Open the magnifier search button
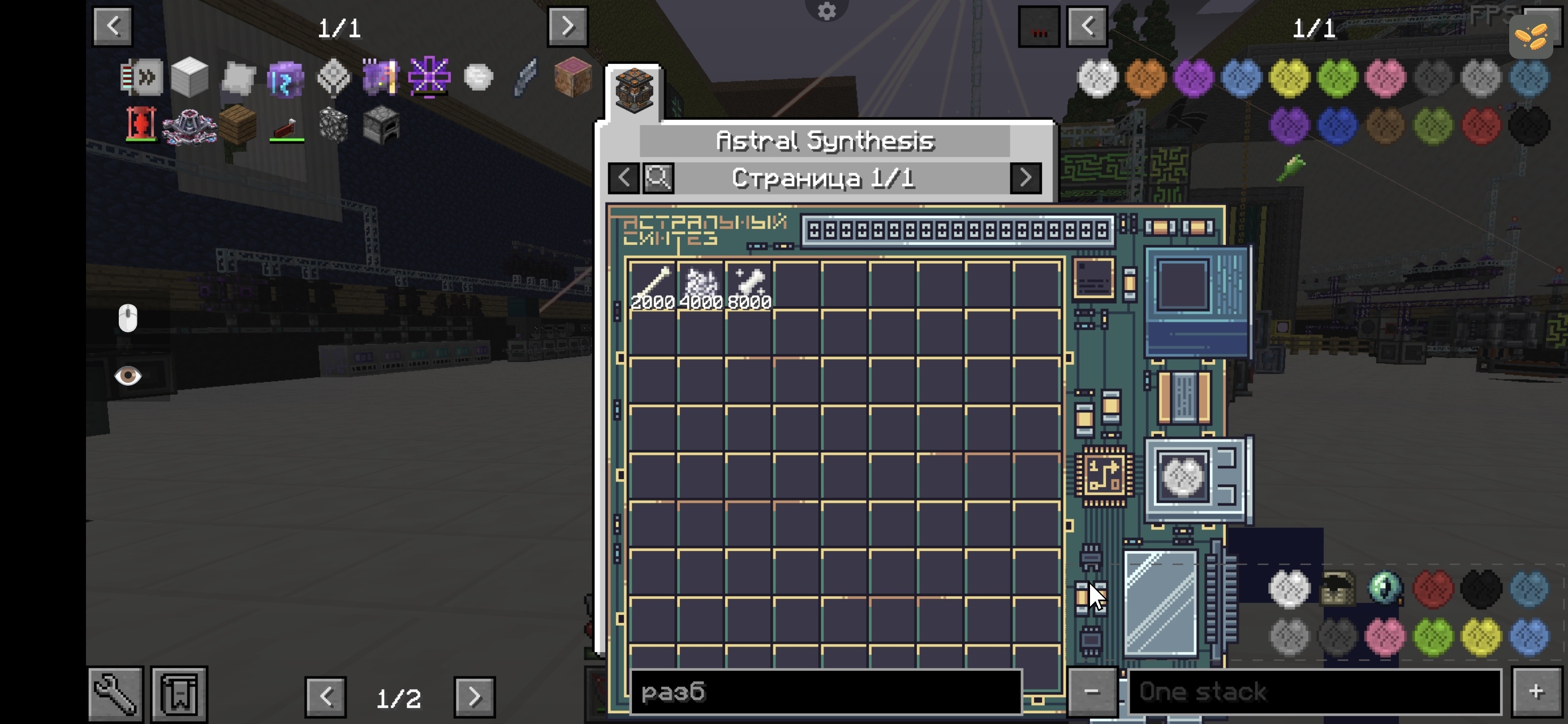Image resolution: width=1568 pixels, height=724 pixels. (x=658, y=178)
